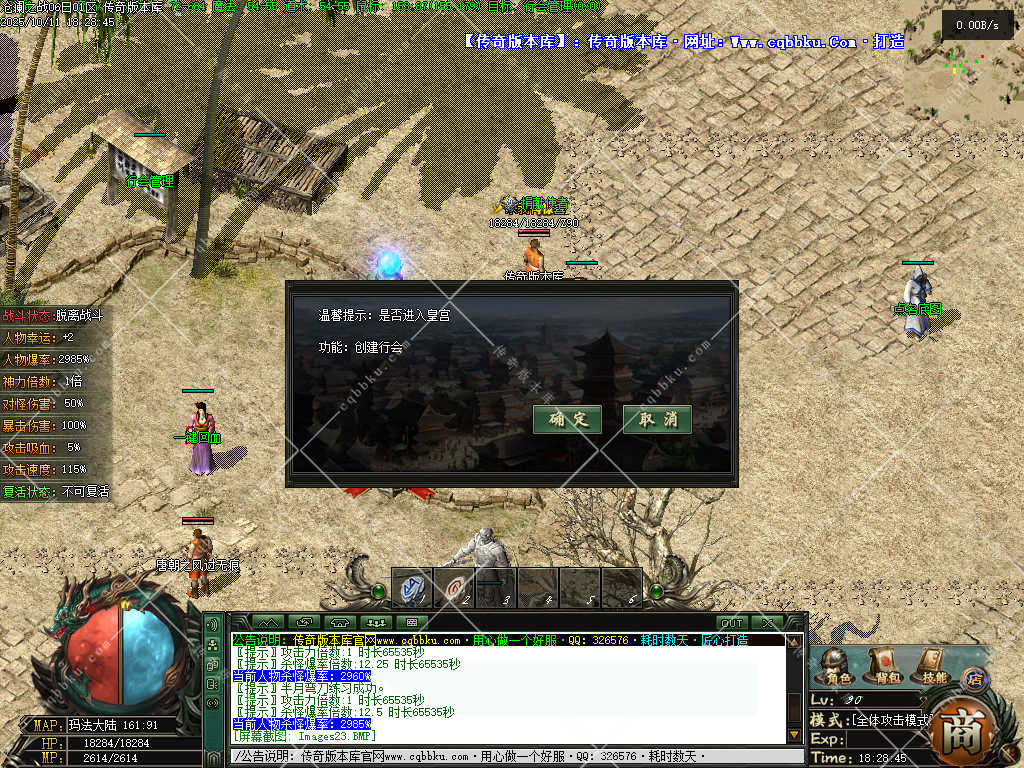This screenshot has height=768, width=1024.
Task: Click the X exit button above chat
Action: click(x=768, y=623)
